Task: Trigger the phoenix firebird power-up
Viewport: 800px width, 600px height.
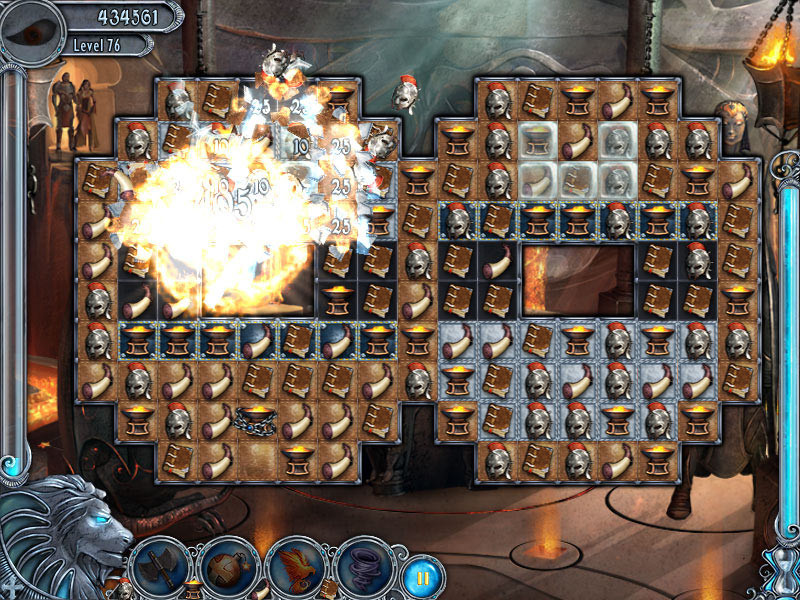Action: 297,565
